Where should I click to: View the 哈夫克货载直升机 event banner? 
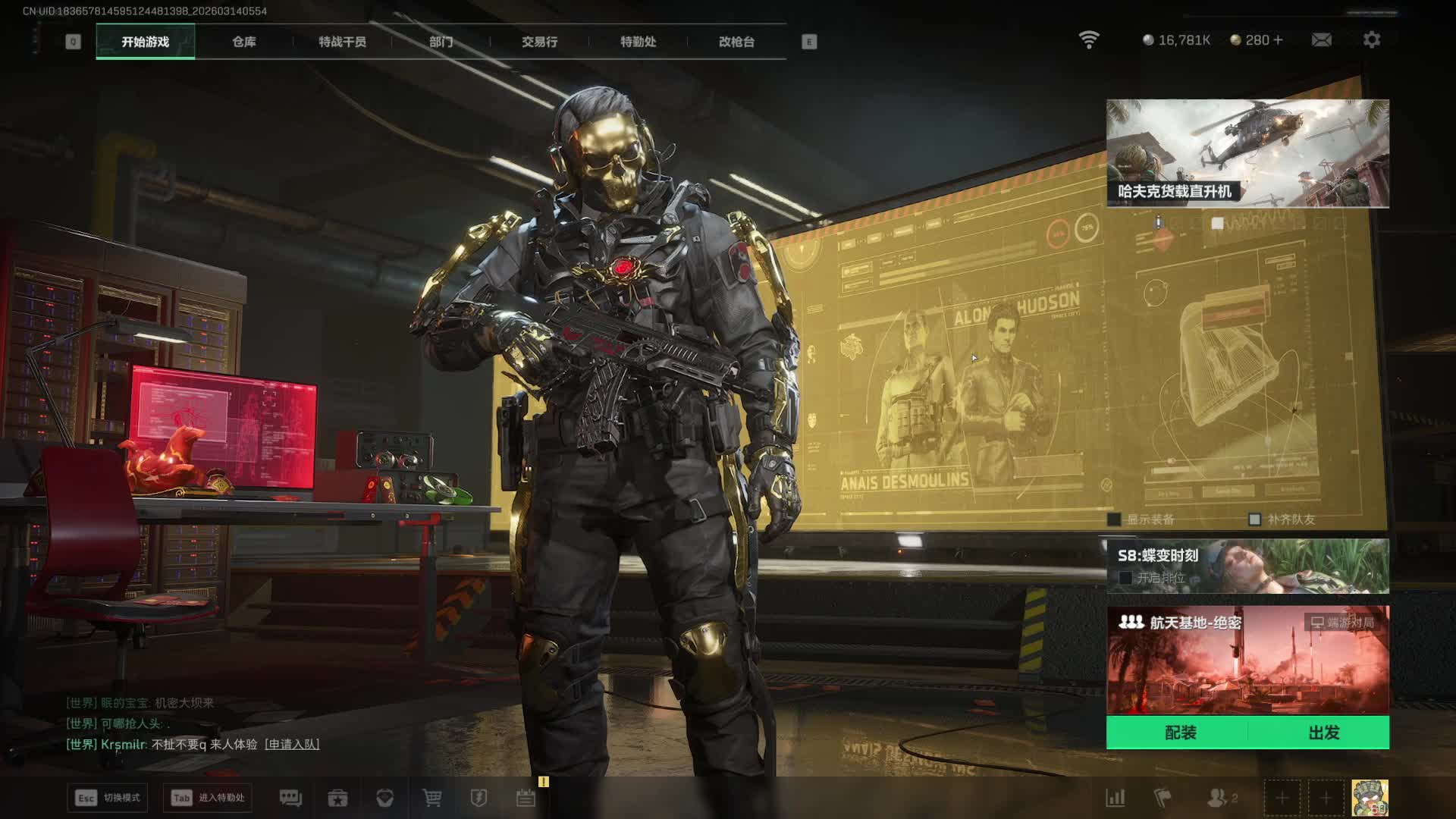coord(1247,153)
